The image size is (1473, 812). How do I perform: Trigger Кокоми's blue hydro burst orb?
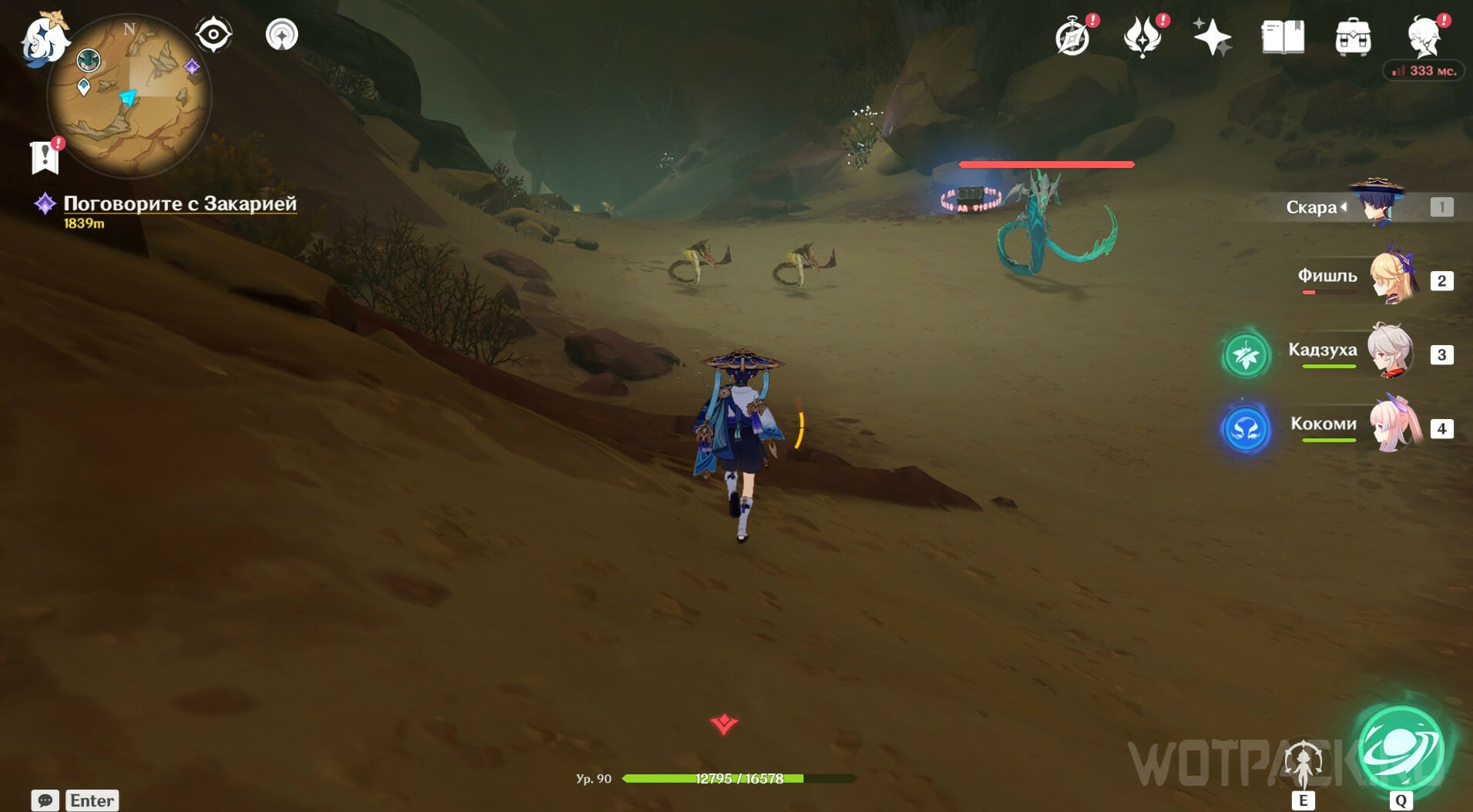tap(1246, 429)
